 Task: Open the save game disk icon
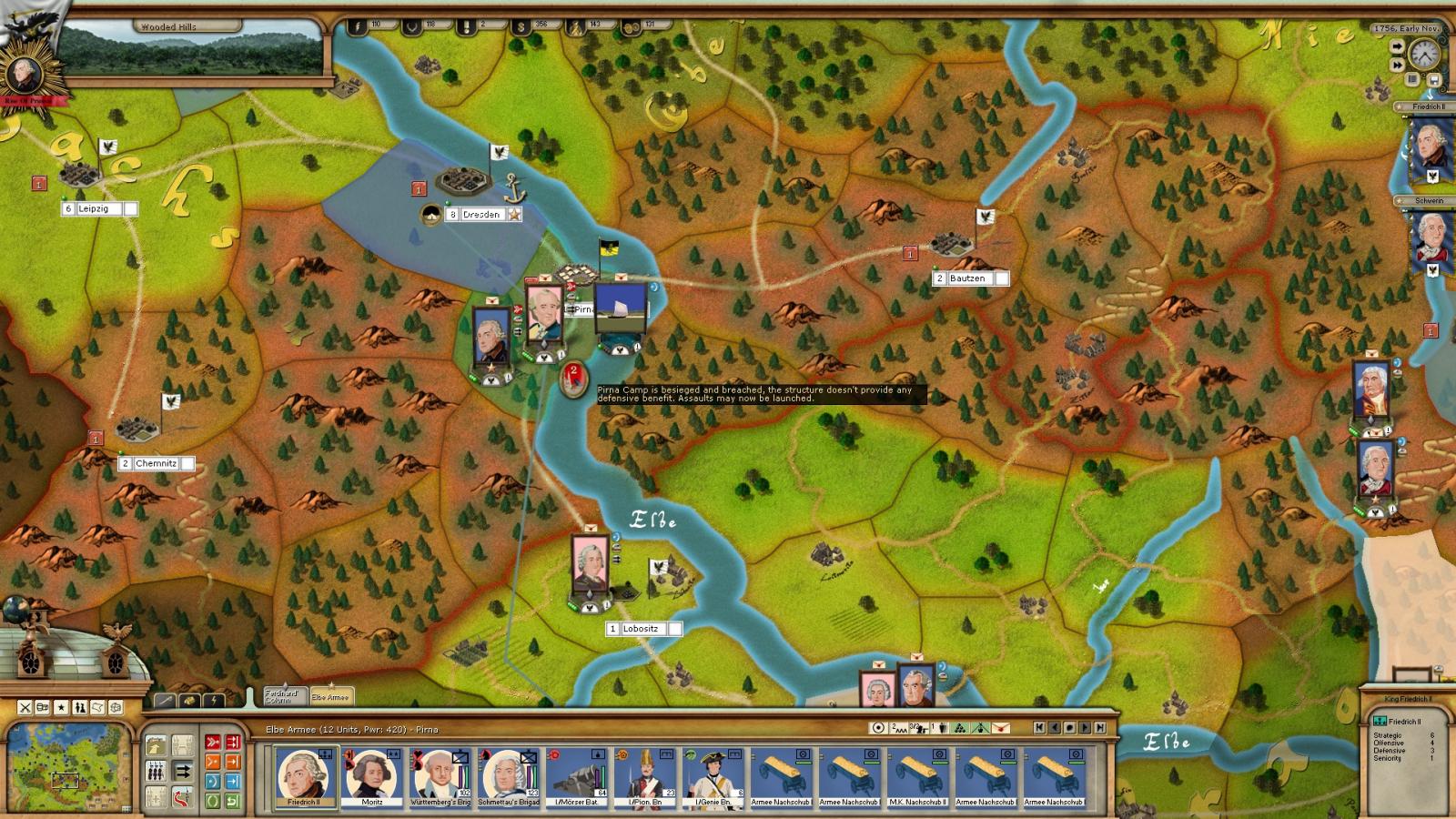pyautogui.click(x=1434, y=80)
